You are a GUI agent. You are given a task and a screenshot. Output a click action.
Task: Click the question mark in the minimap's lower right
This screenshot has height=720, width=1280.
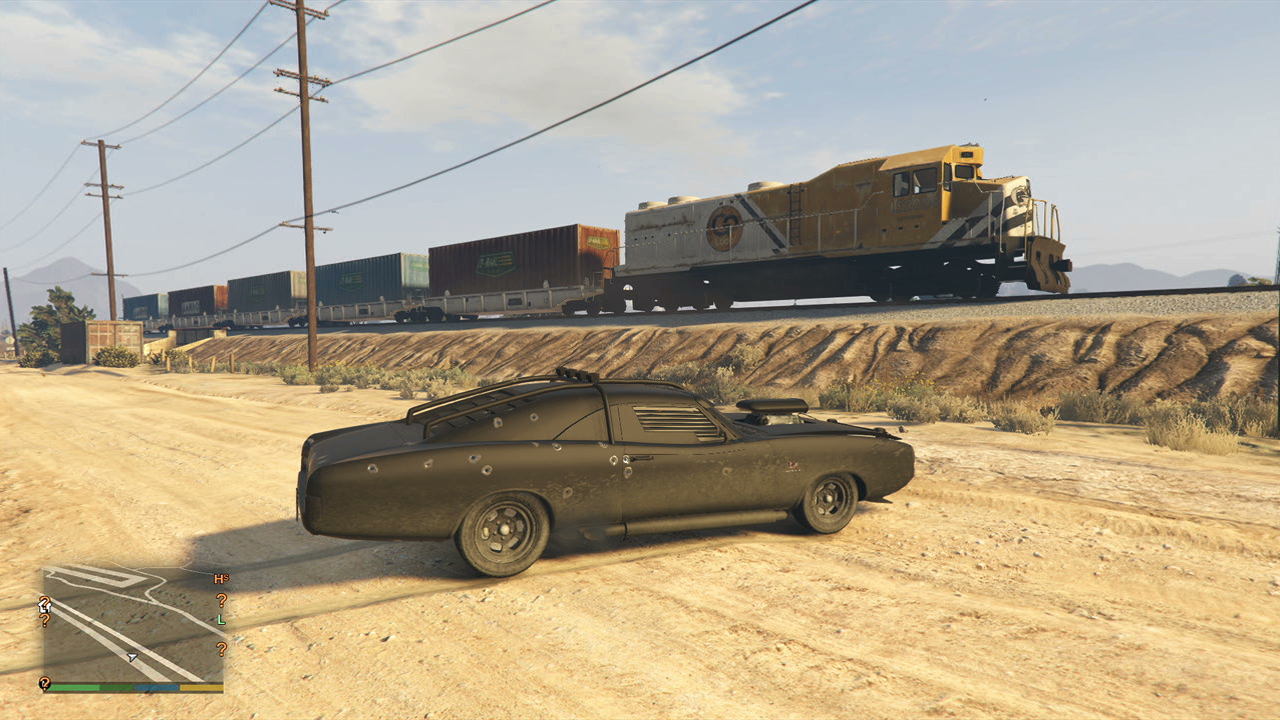221,647
